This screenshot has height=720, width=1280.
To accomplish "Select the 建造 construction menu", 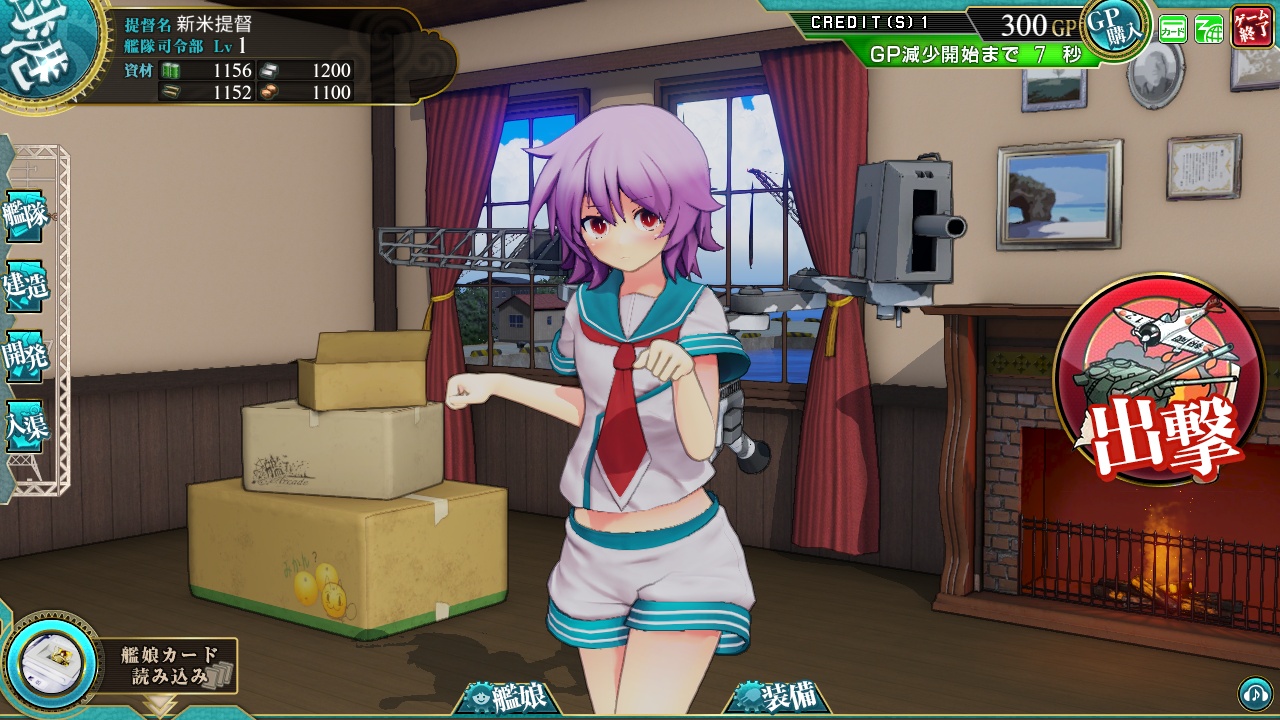I will pos(26,286).
